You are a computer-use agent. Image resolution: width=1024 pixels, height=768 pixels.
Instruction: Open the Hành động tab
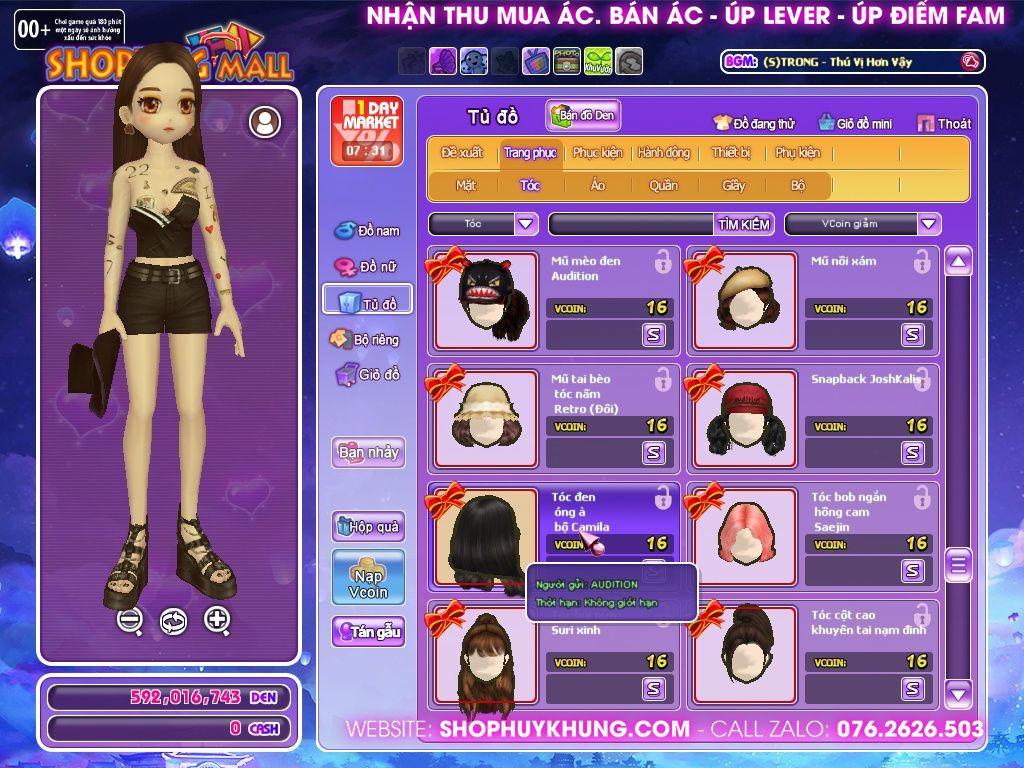pyautogui.click(x=663, y=153)
